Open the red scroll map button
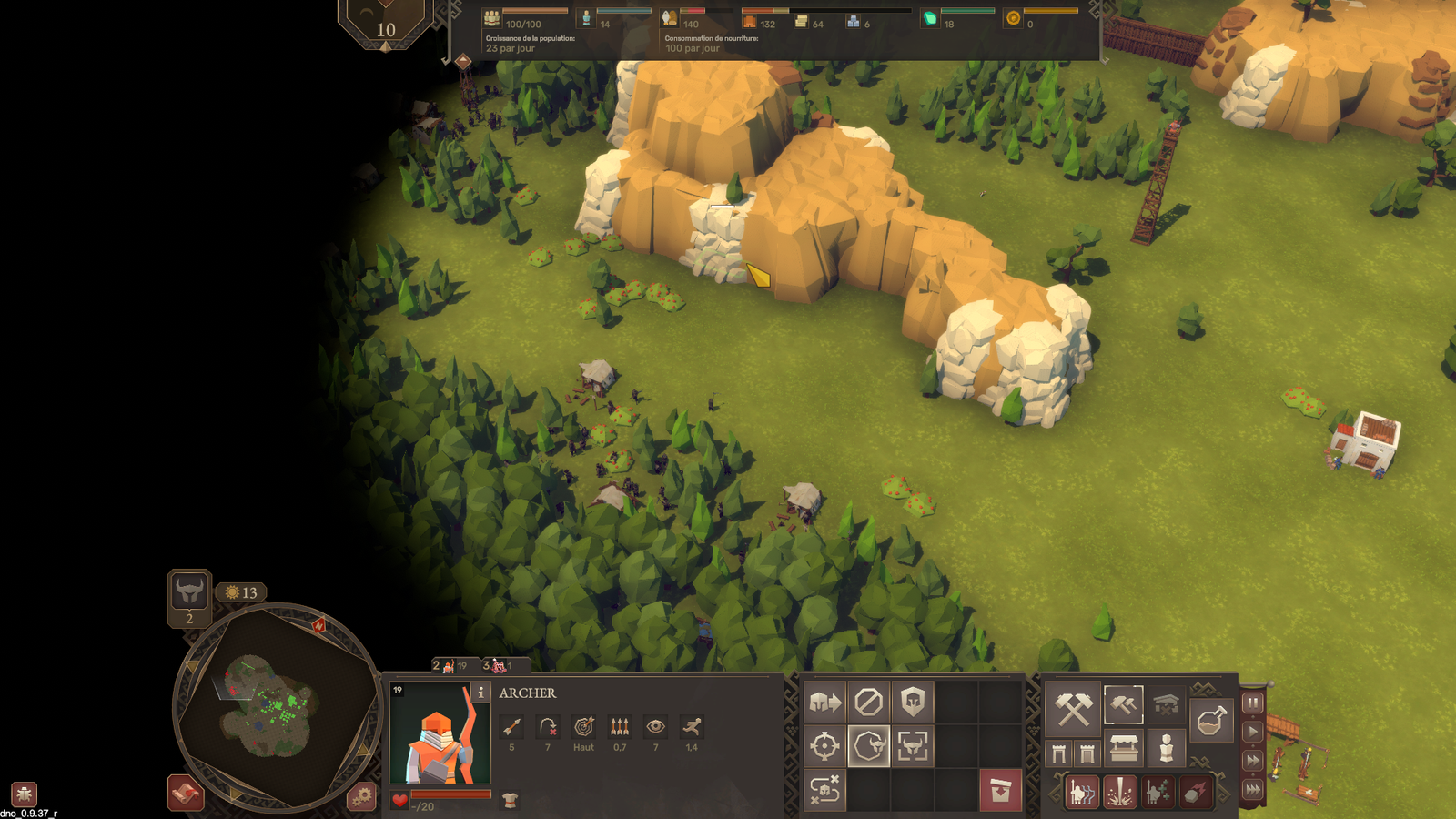Screen dimensions: 1456x819 point(186,793)
